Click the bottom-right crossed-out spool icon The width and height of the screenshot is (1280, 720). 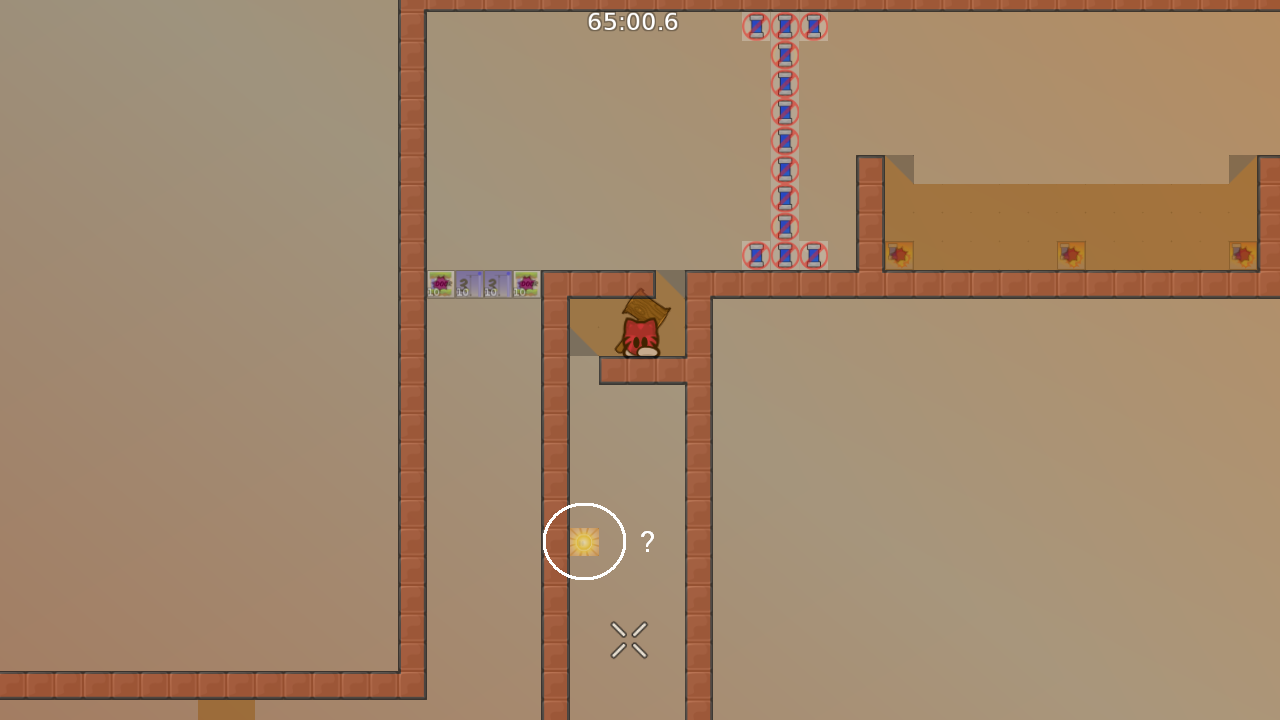pyautogui.click(x=812, y=255)
